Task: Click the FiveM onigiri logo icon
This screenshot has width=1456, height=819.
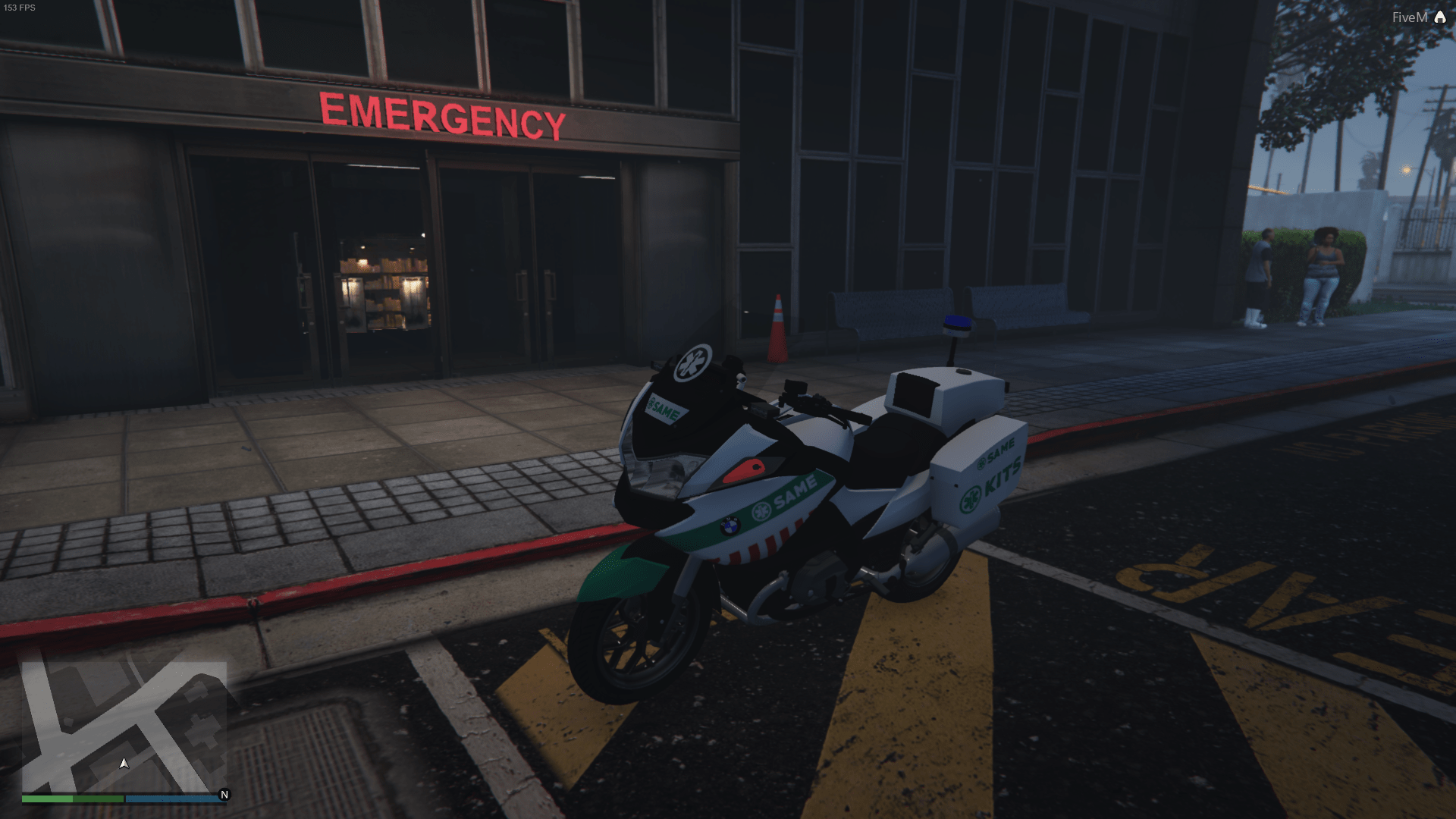Action: pyautogui.click(x=1441, y=15)
